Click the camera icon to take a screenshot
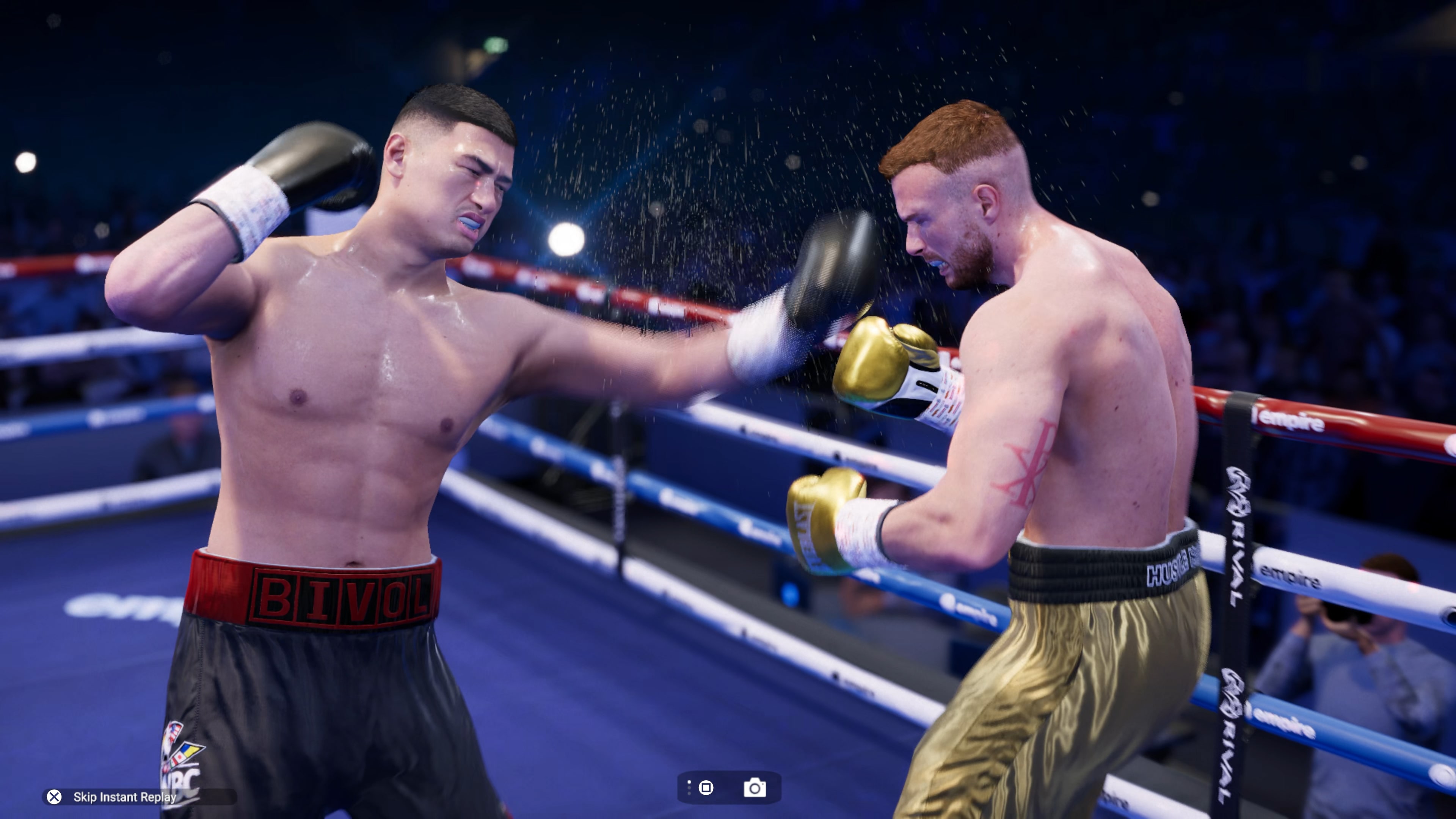The image size is (1456, 819). (755, 788)
